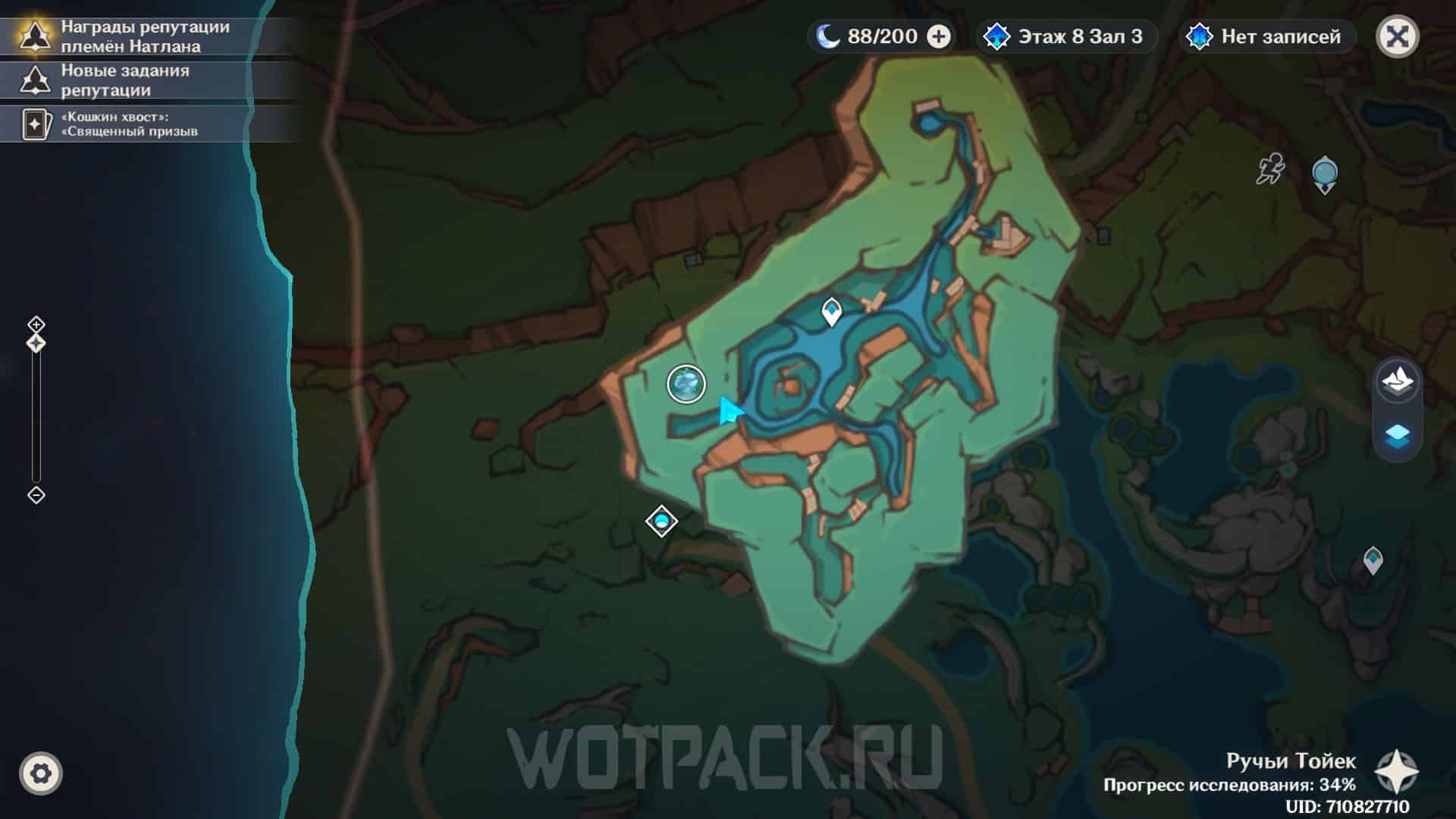The width and height of the screenshot is (1456, 819).
Task: Toggle the underground layers button
Action: tap(1397, 435)
